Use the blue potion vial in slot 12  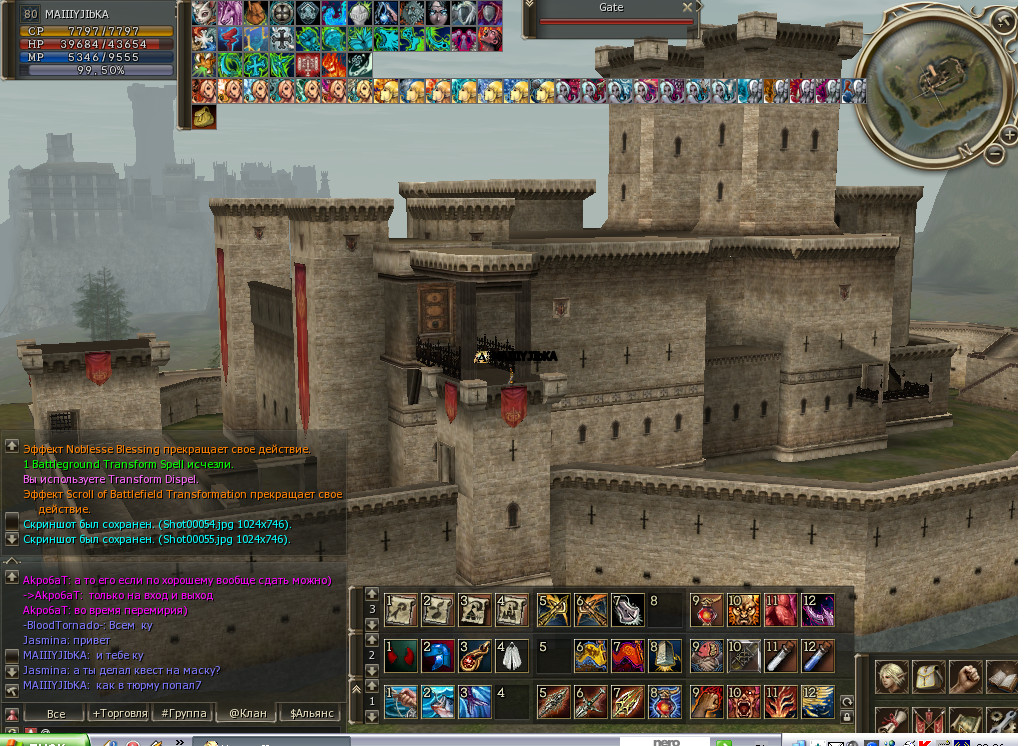[816, 656]
